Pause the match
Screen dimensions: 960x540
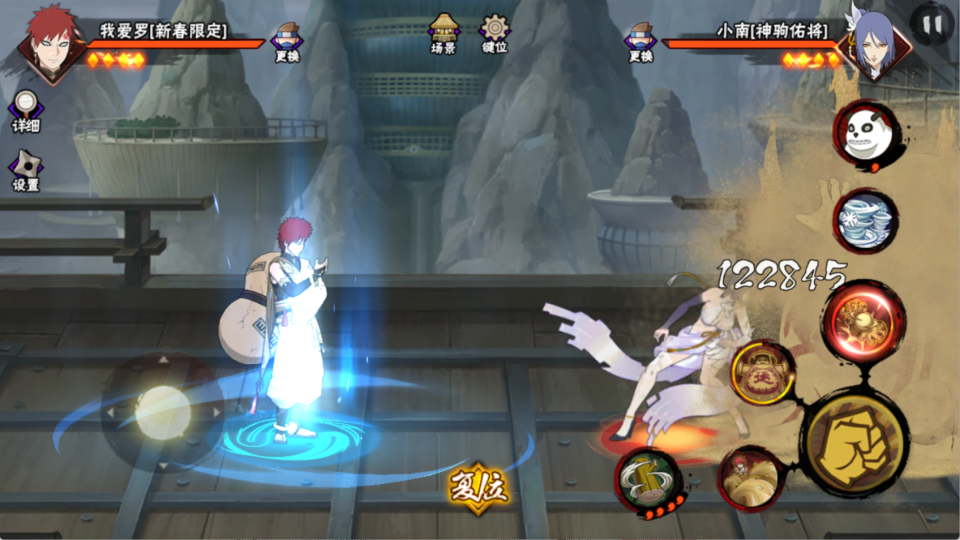tap(932, 25)
